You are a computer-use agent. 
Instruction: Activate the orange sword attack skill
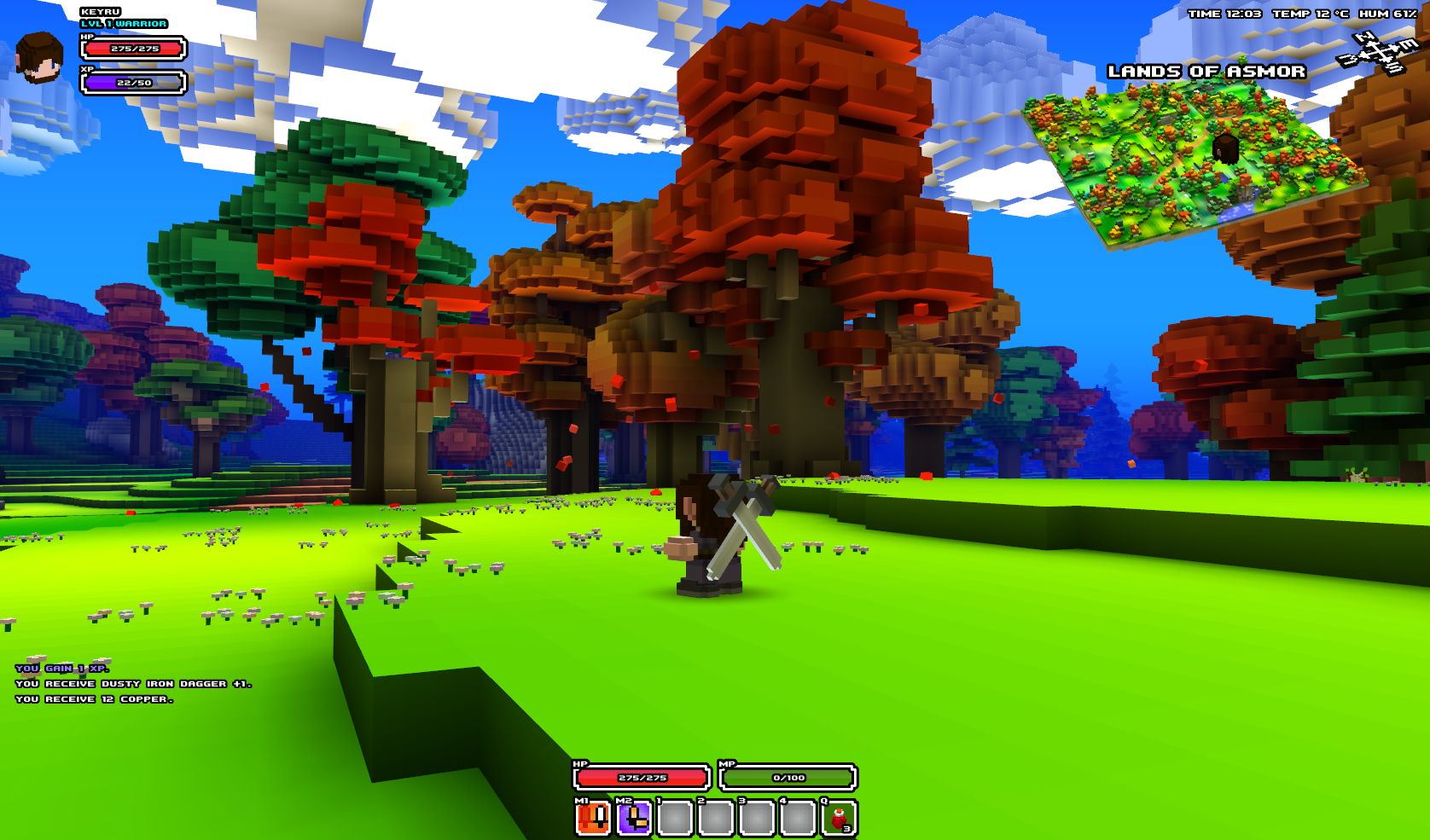593,819
